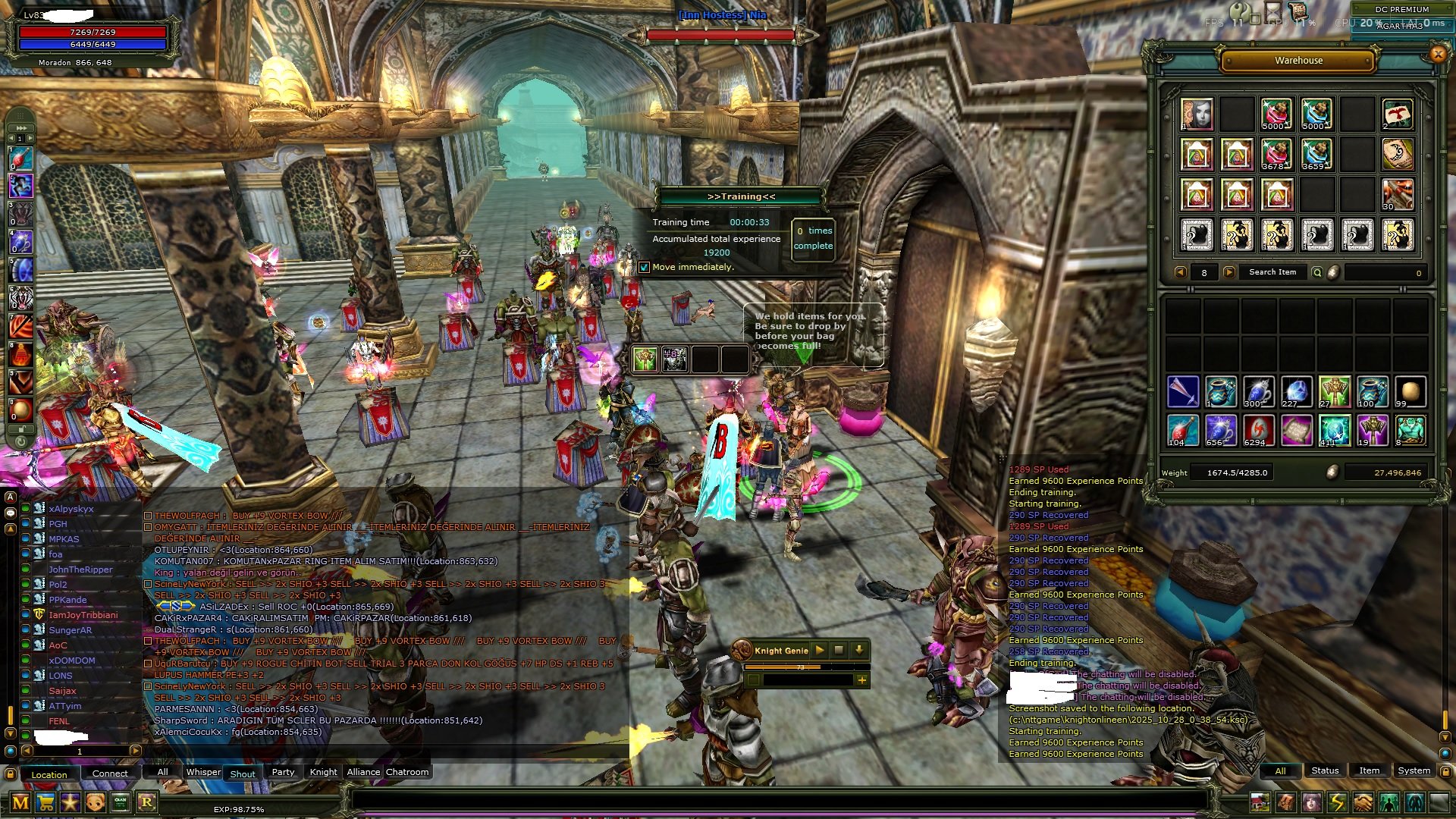Close the Warehouse window
Screen dimensions: 1456x819
[1437, 54]
